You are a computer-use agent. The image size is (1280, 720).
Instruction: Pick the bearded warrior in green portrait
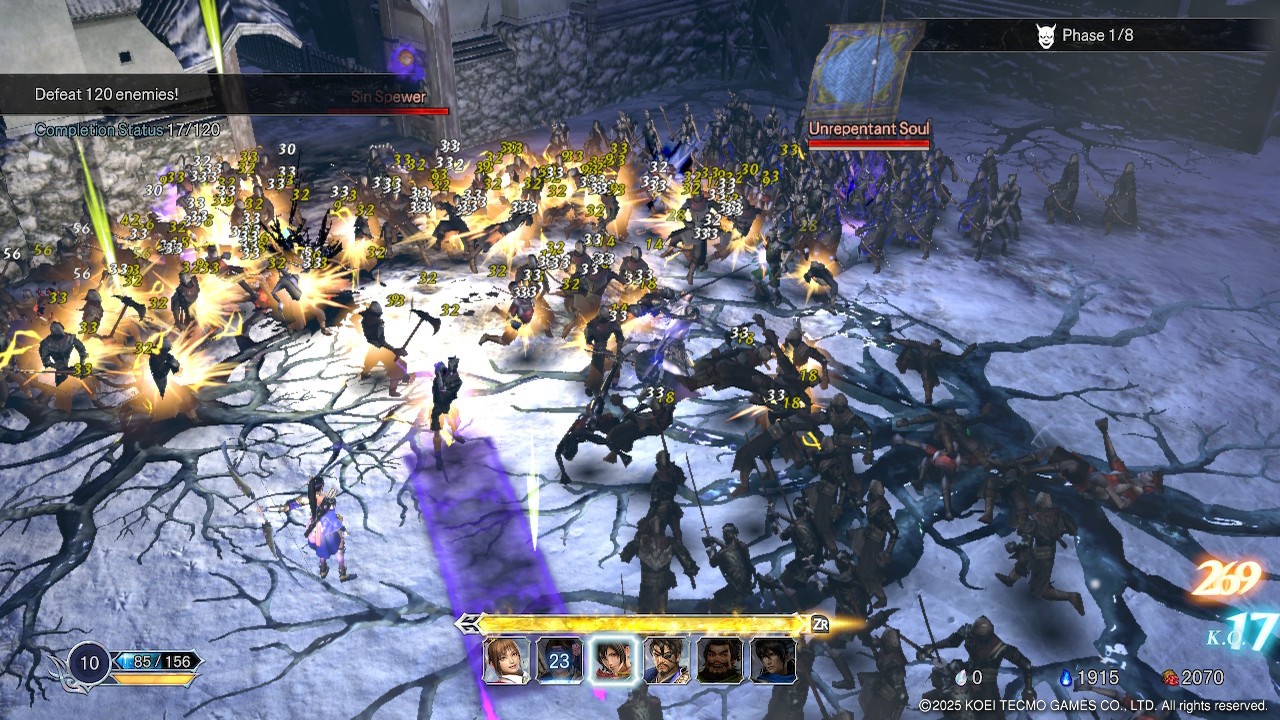pyautogui.click(x=719, y=660)
